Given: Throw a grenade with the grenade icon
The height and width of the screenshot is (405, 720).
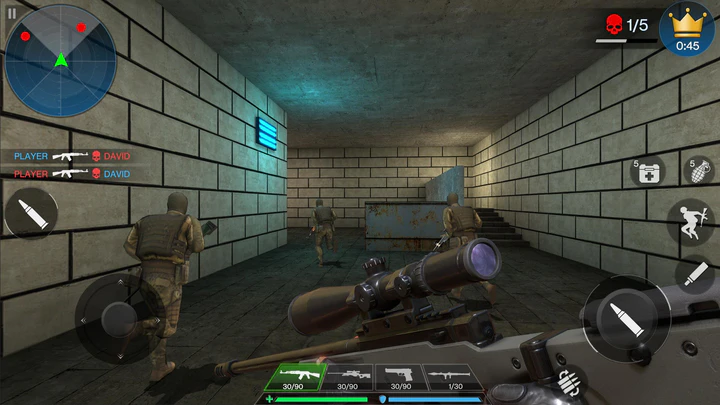Looking at the screenshot, I should pos(698,170).
